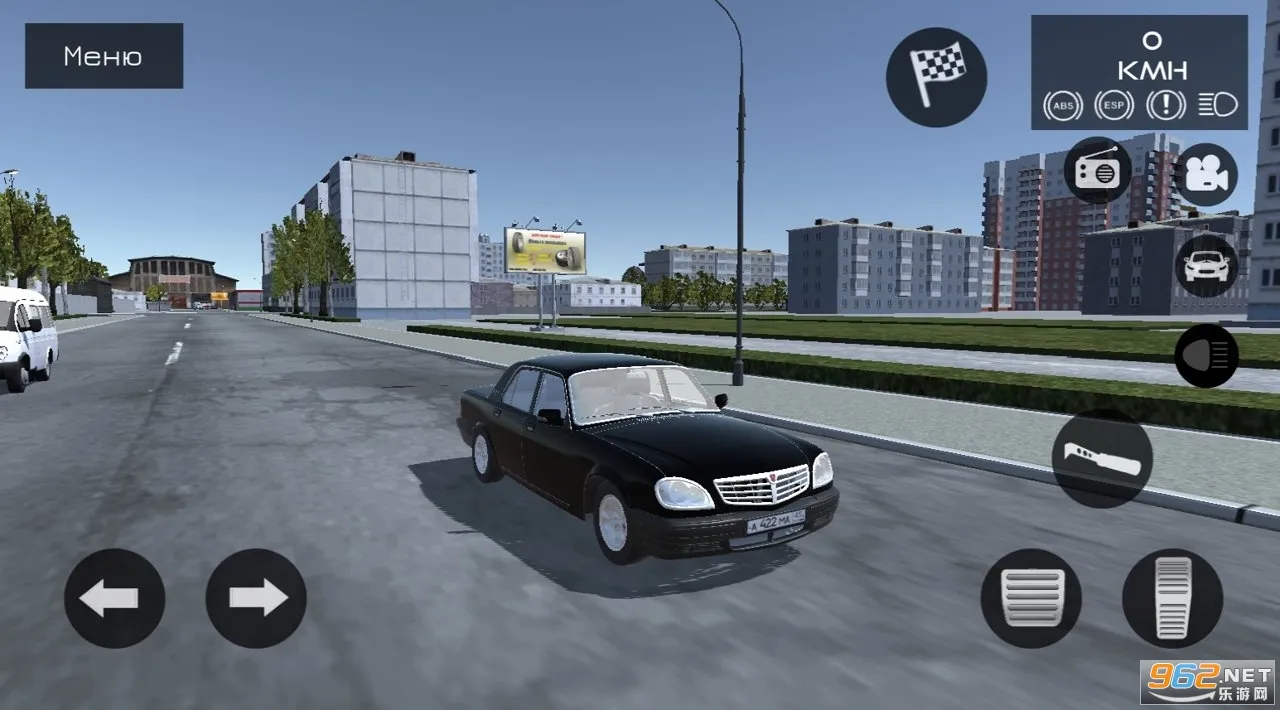Engage the handbrake lever button
The image size is (1280, 710).
pos(1102,458)
